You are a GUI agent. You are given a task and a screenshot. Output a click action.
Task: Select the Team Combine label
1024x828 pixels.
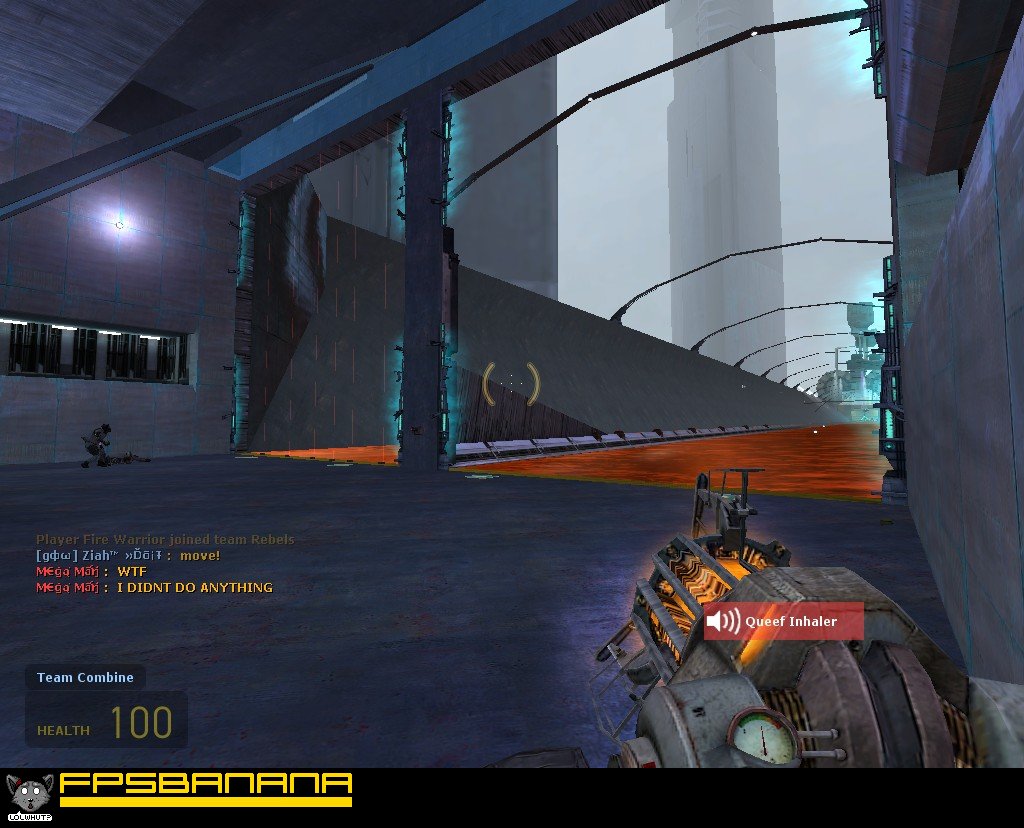[85, 678]
